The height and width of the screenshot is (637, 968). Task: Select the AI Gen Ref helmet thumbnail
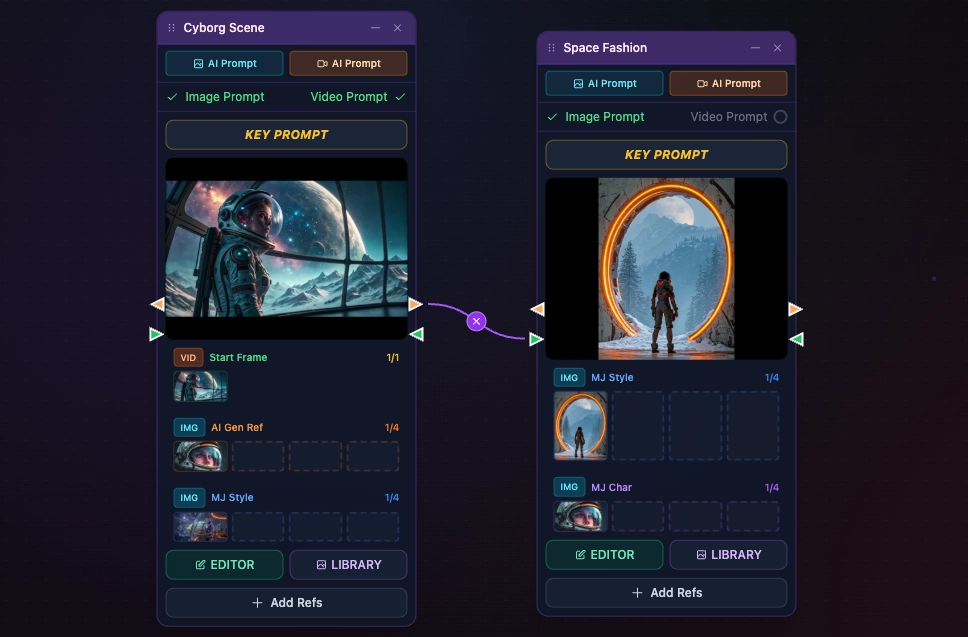[x=200, y=457]
